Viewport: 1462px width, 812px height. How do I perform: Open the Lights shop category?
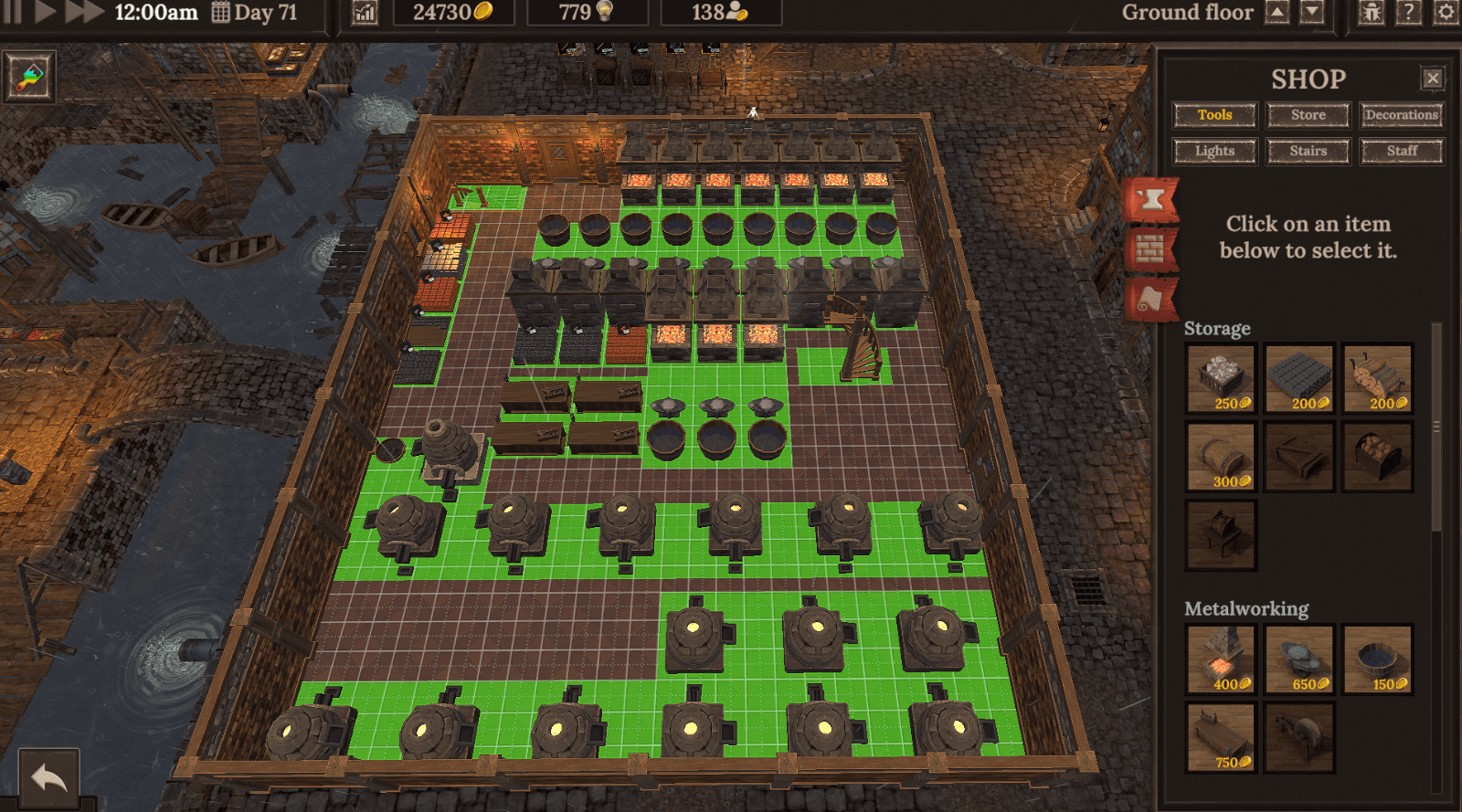1214,151
